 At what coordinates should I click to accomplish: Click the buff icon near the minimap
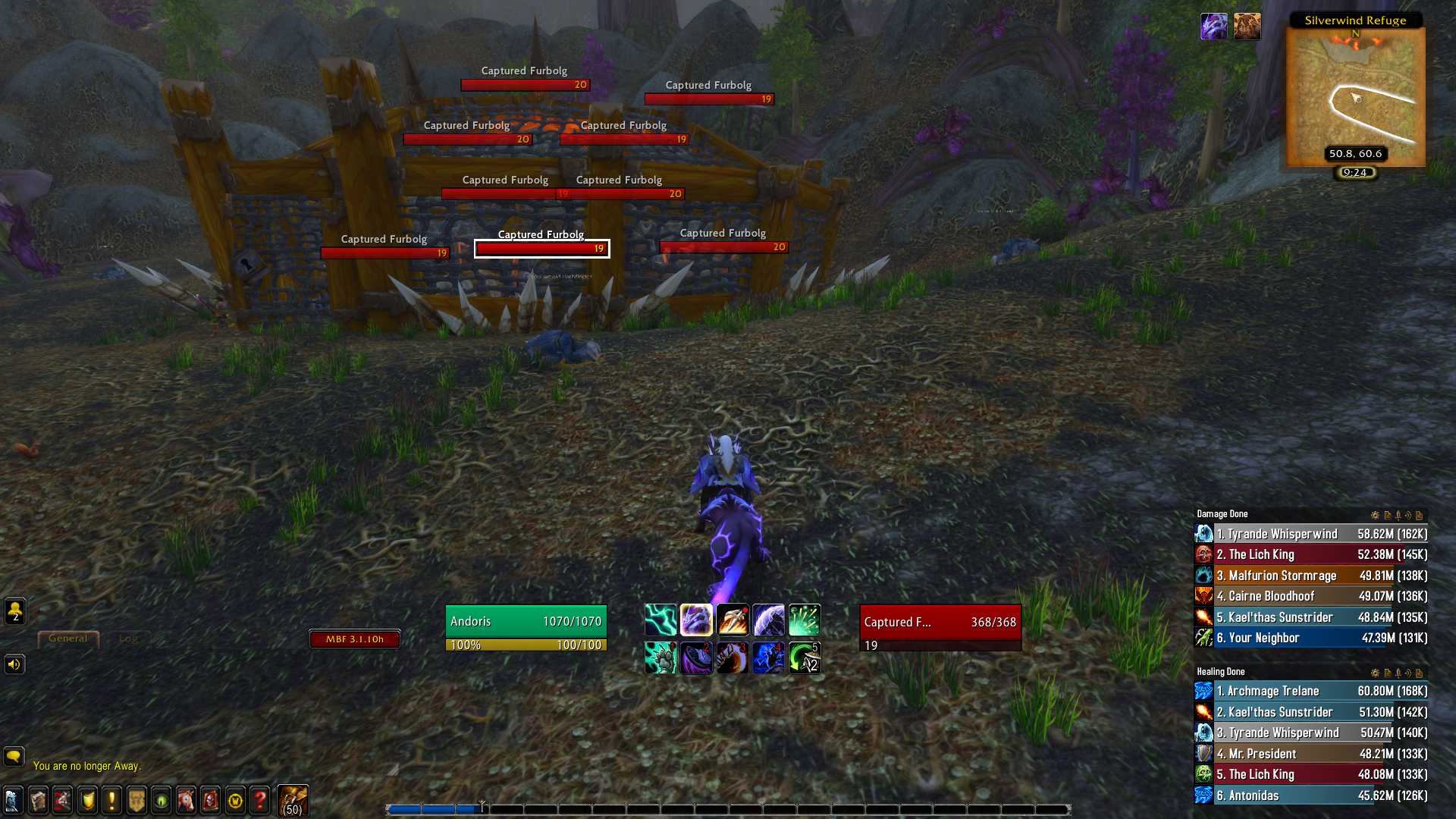[1214, 25]
